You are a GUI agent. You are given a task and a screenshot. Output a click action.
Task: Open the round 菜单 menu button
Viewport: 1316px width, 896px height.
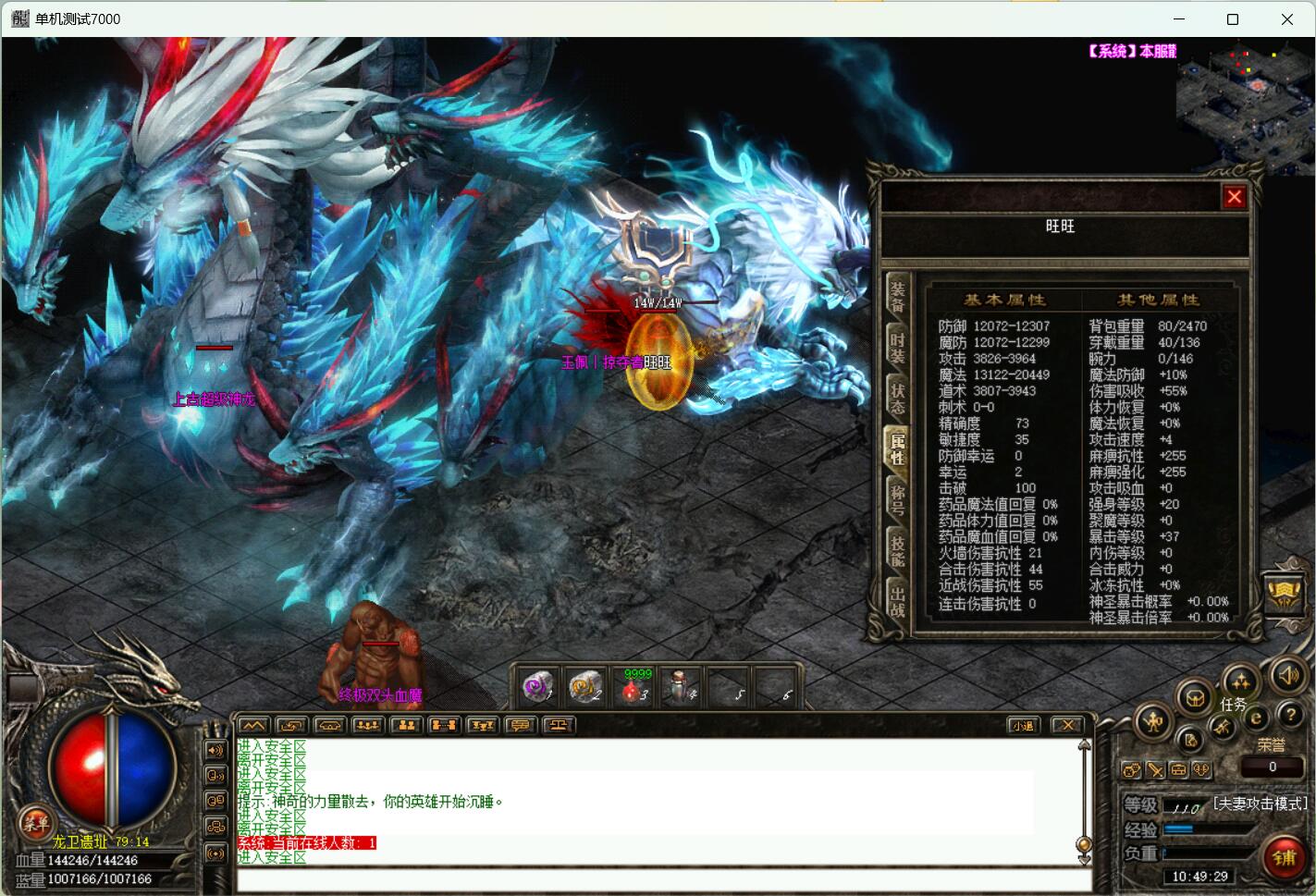[36, 821]
